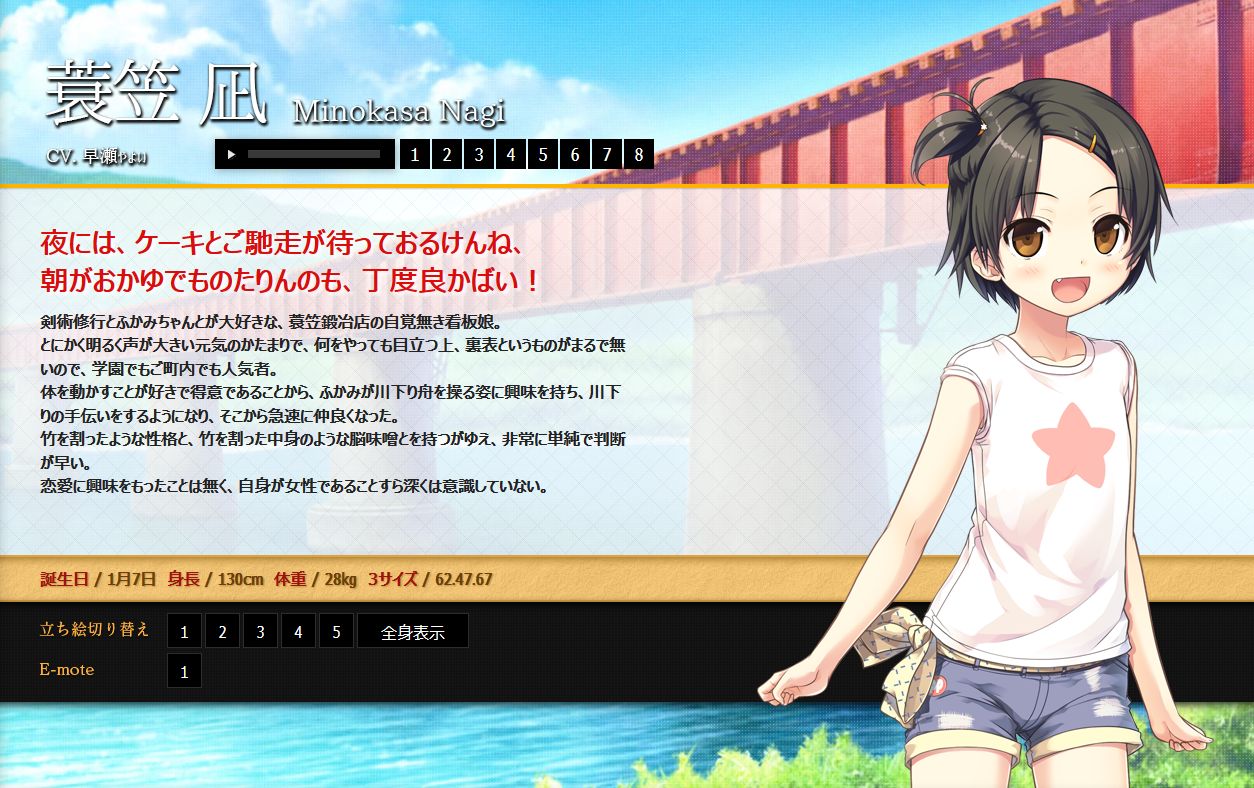Screen dimensions: 1254x788
Task: Show standing pose 3
Action: click(260, 631)
